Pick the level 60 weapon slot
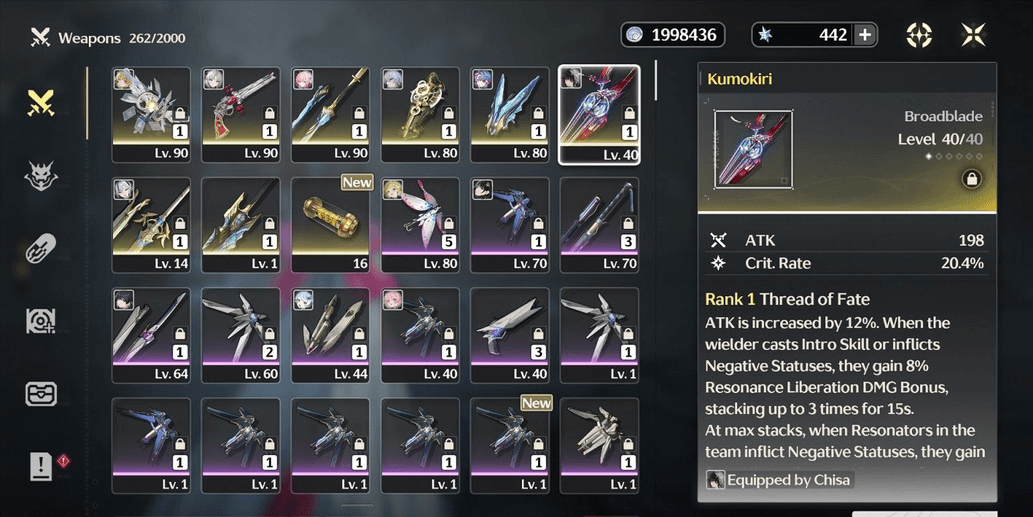Image resolution: width=1033 pixels, height=517 pixels. tap(240, 335)
